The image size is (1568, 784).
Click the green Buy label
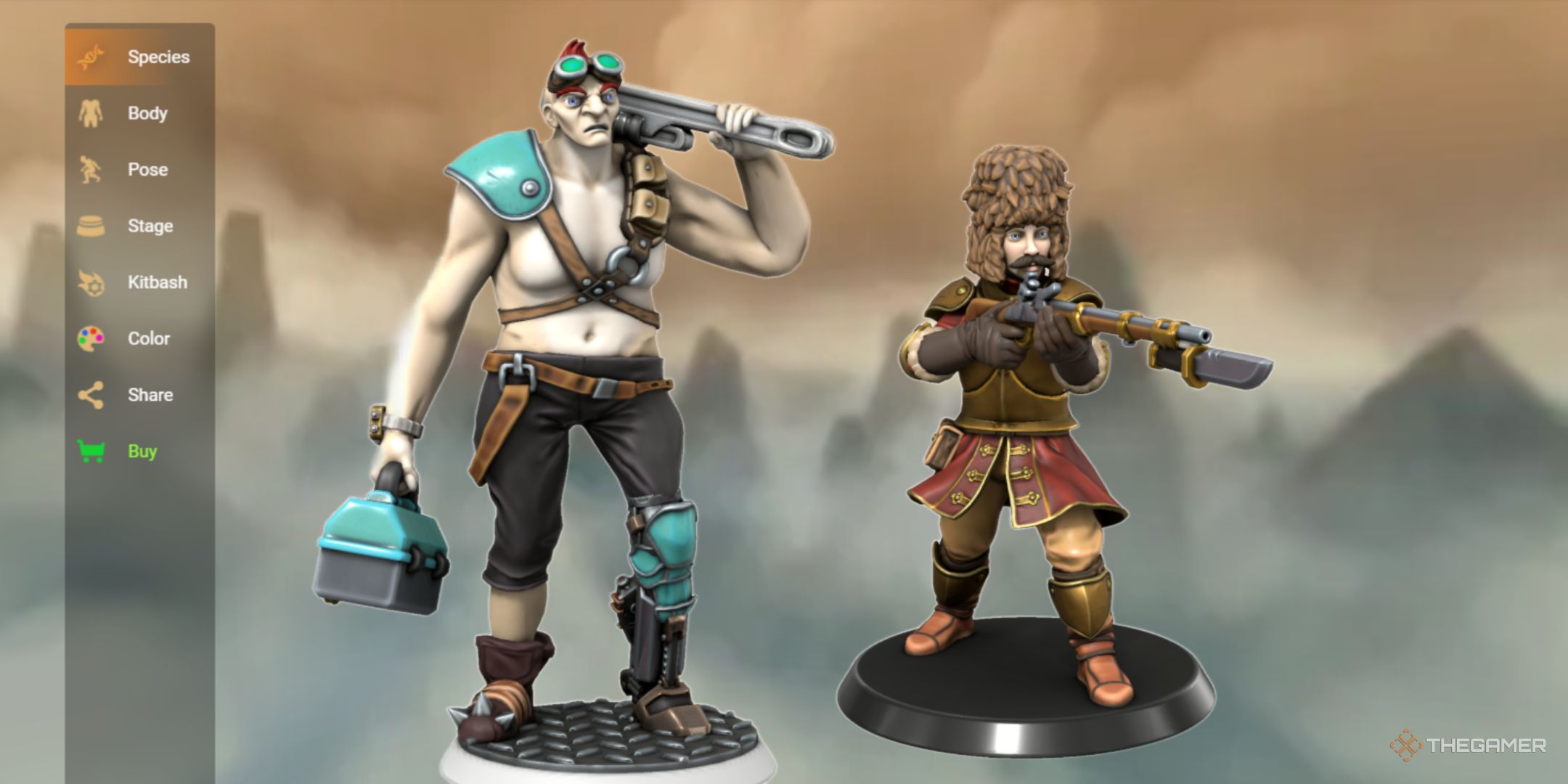click(x=142, y=451)
